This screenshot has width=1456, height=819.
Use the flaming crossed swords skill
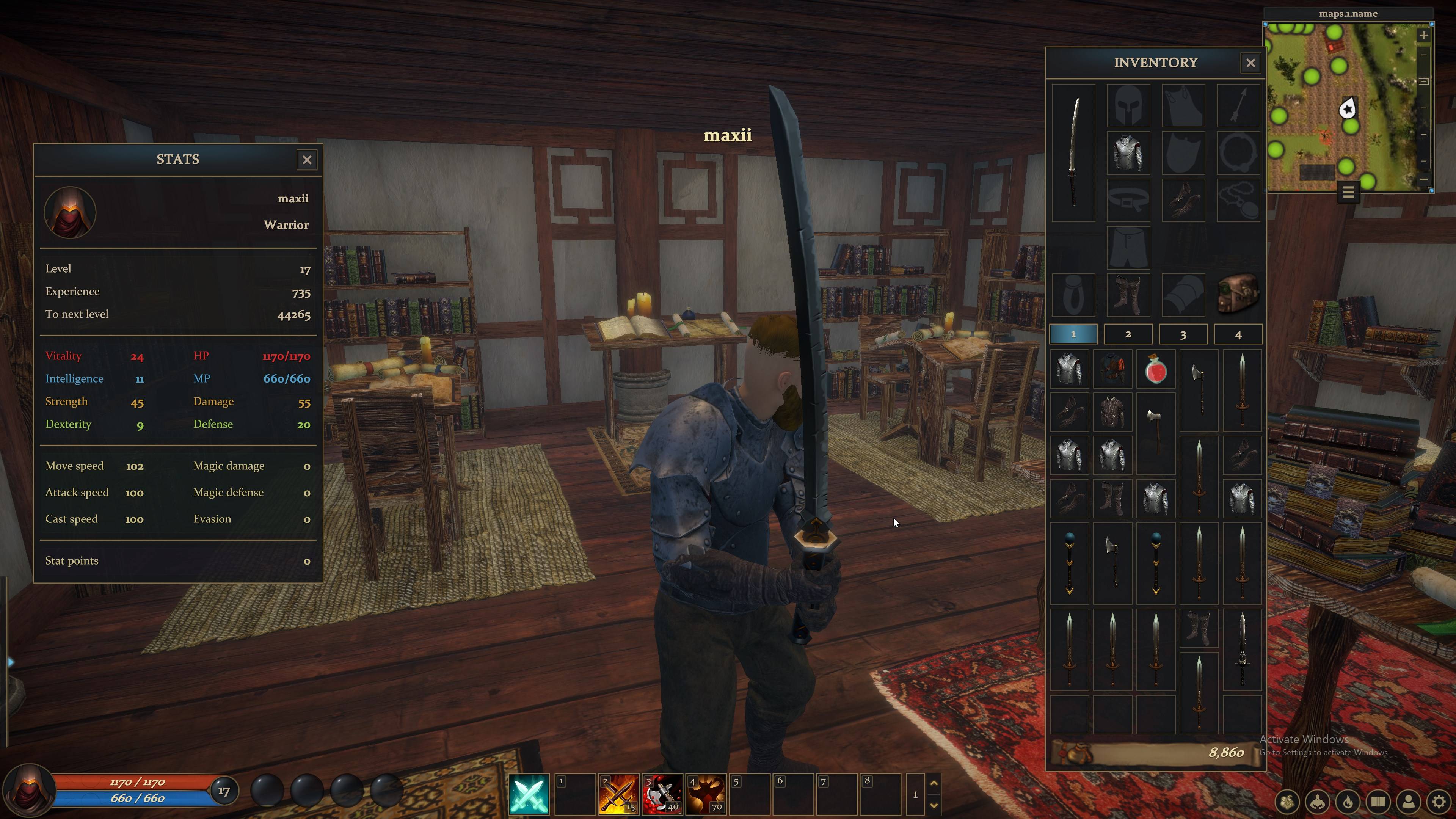tap(618, 794)
